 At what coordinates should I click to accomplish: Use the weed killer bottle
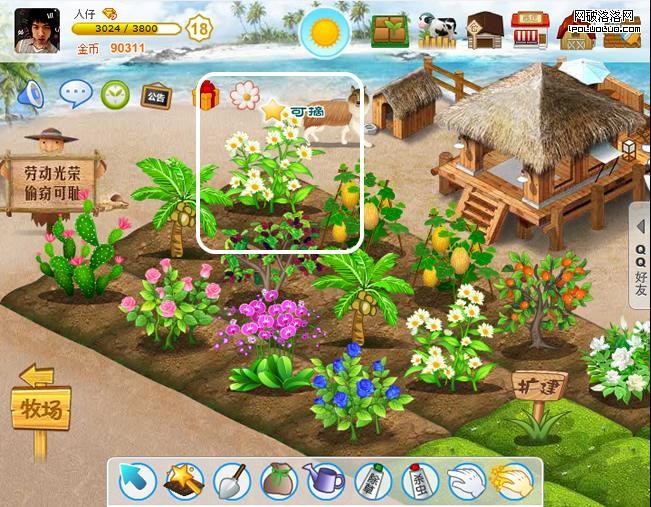[x=372, y=481]
